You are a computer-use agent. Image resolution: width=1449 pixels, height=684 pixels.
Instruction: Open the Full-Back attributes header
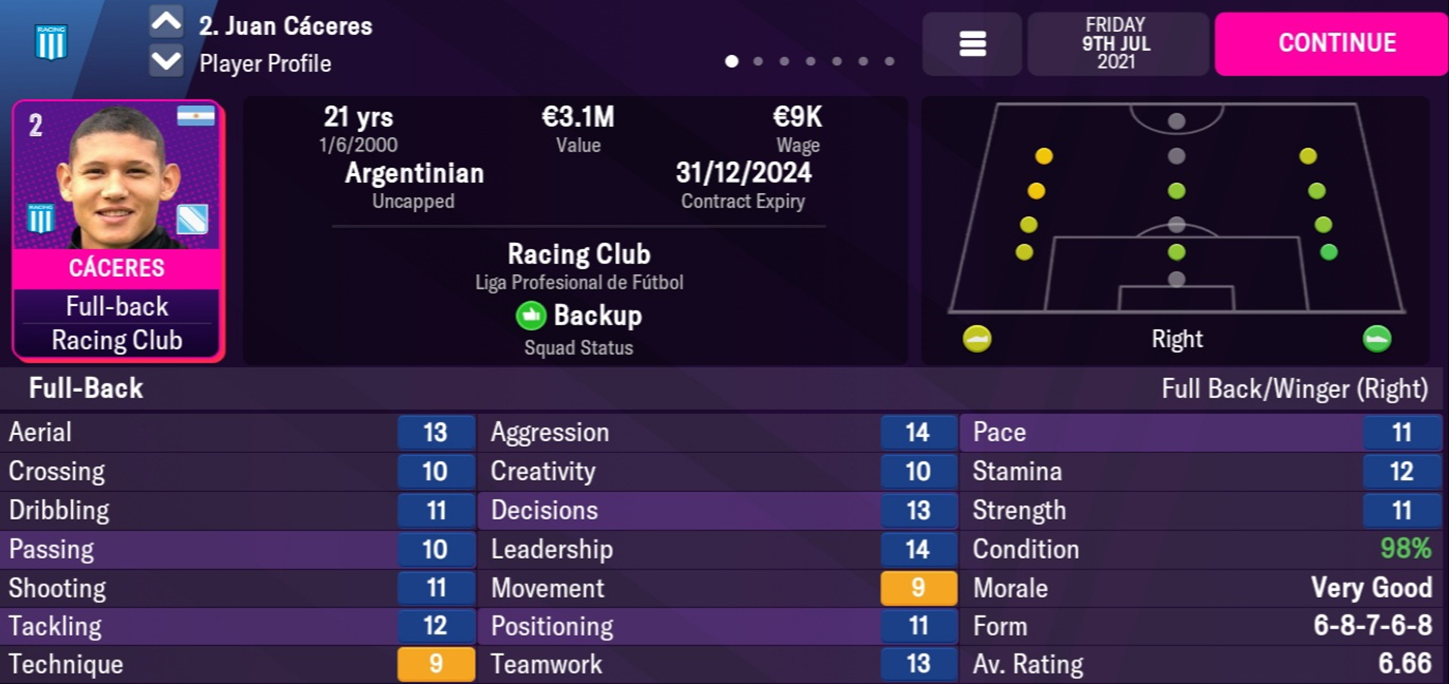[x=86, y=388]
